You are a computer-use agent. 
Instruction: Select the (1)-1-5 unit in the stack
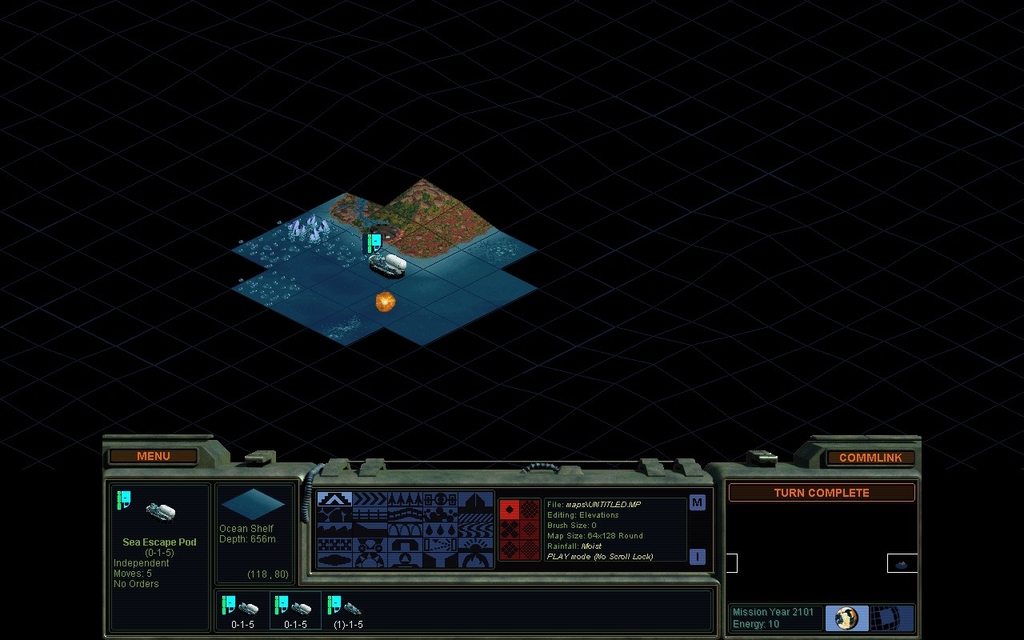(x=346, y=610)
